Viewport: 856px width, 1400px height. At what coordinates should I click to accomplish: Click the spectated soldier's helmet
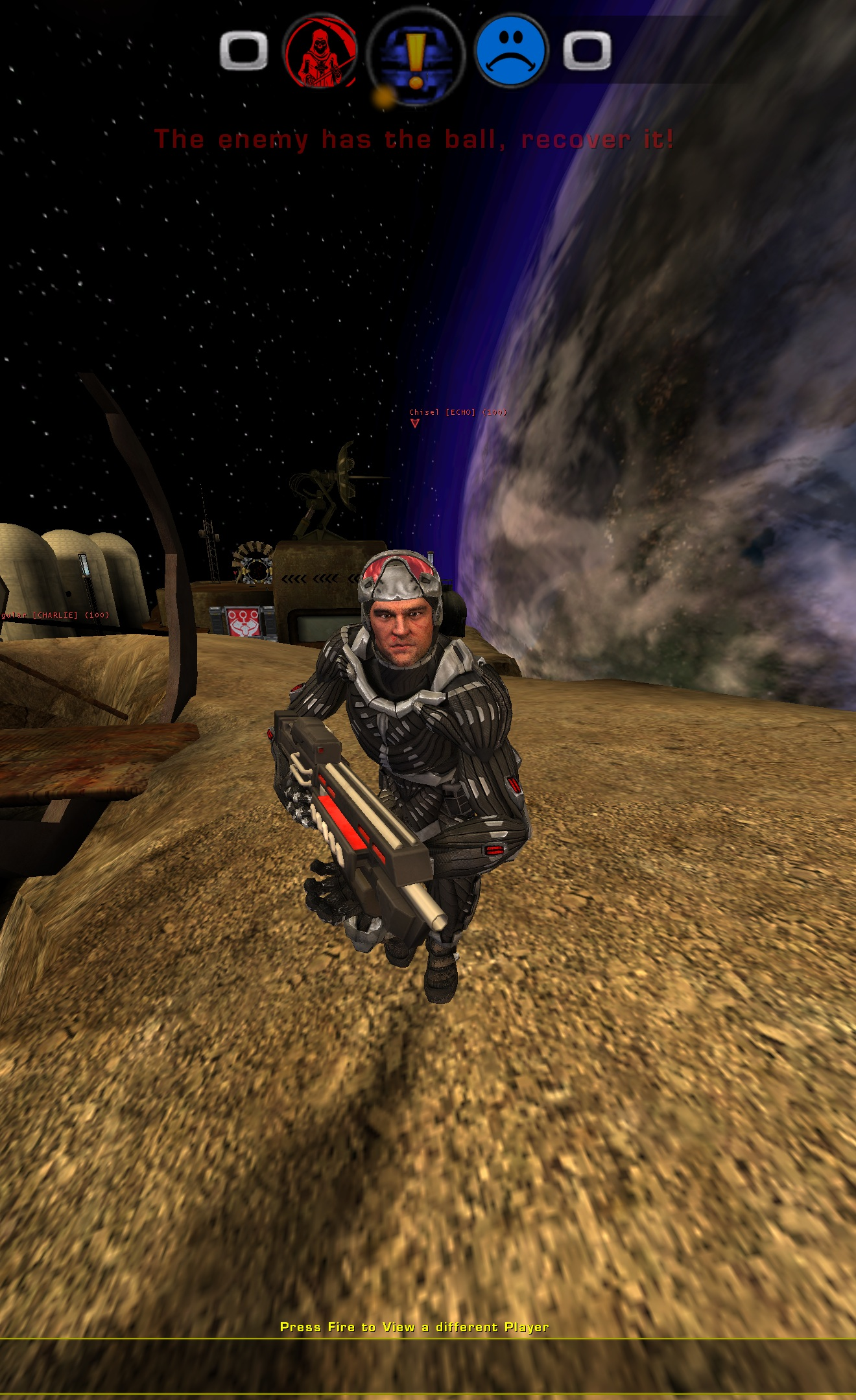pos(398,577)
